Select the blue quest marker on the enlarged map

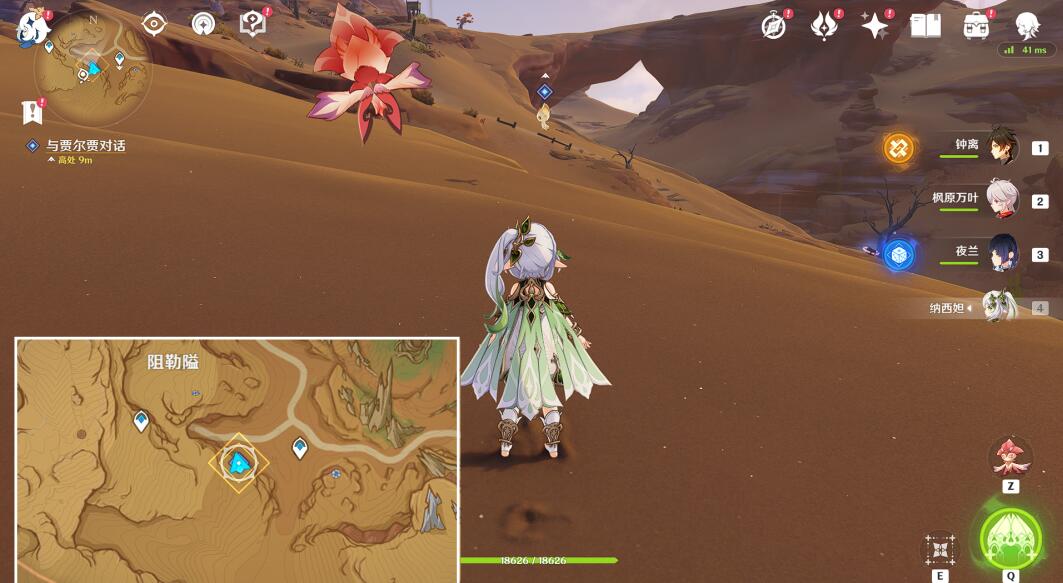pos(238,462)
